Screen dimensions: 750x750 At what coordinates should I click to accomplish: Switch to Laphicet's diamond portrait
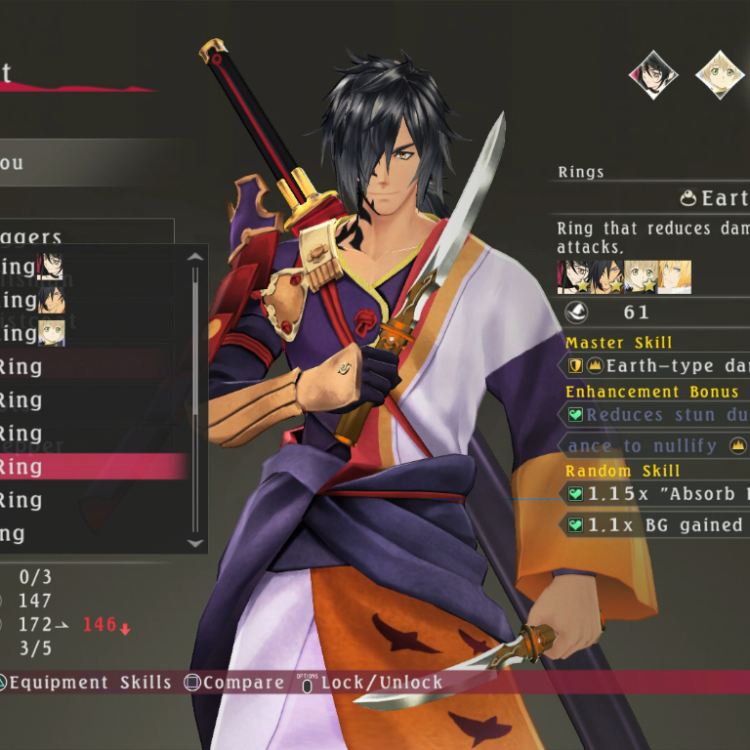720,74
